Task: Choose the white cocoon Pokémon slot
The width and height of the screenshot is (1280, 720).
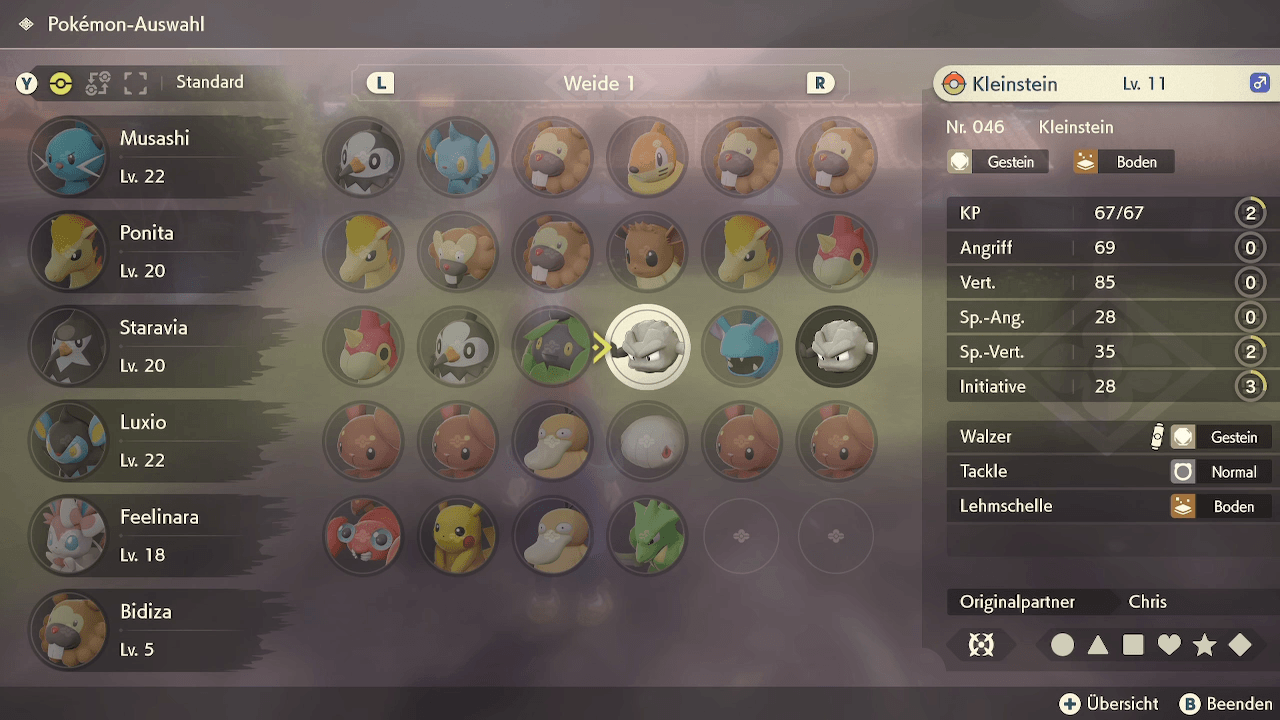Action: pyautogui.click(x=647, y=441)
